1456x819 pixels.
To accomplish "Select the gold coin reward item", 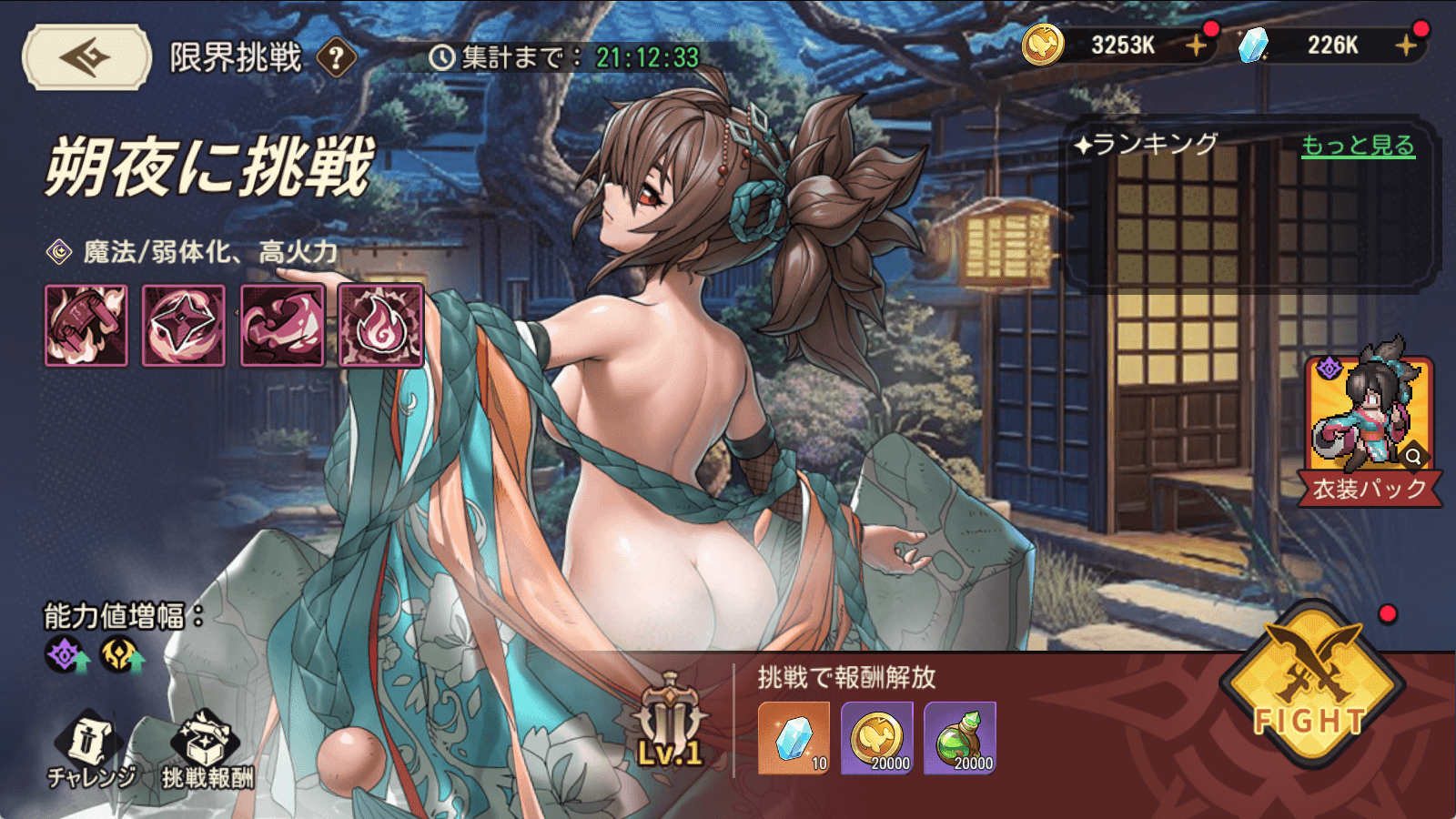I will 877,738.
